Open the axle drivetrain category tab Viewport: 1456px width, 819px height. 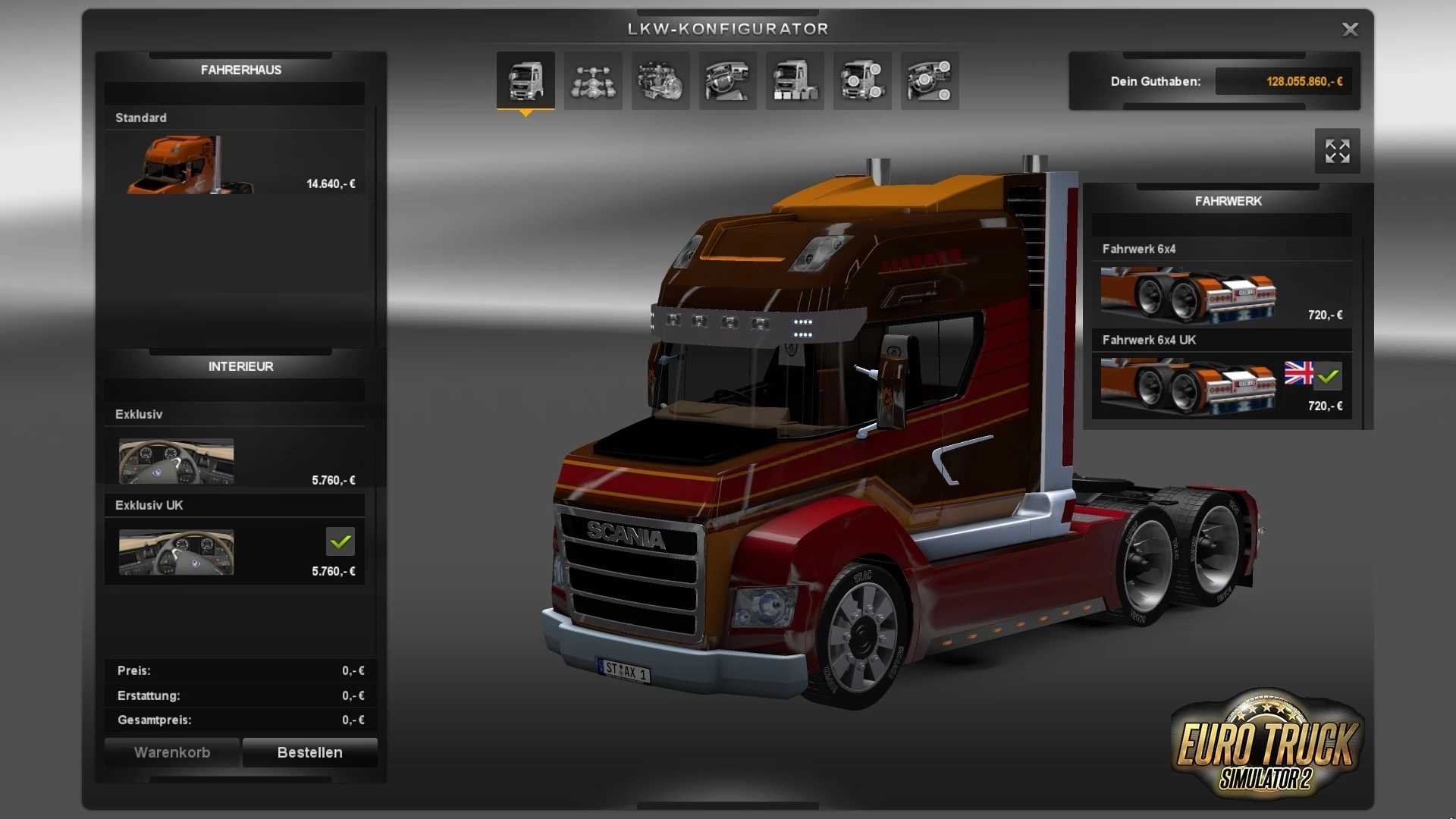tap(593, 81)
